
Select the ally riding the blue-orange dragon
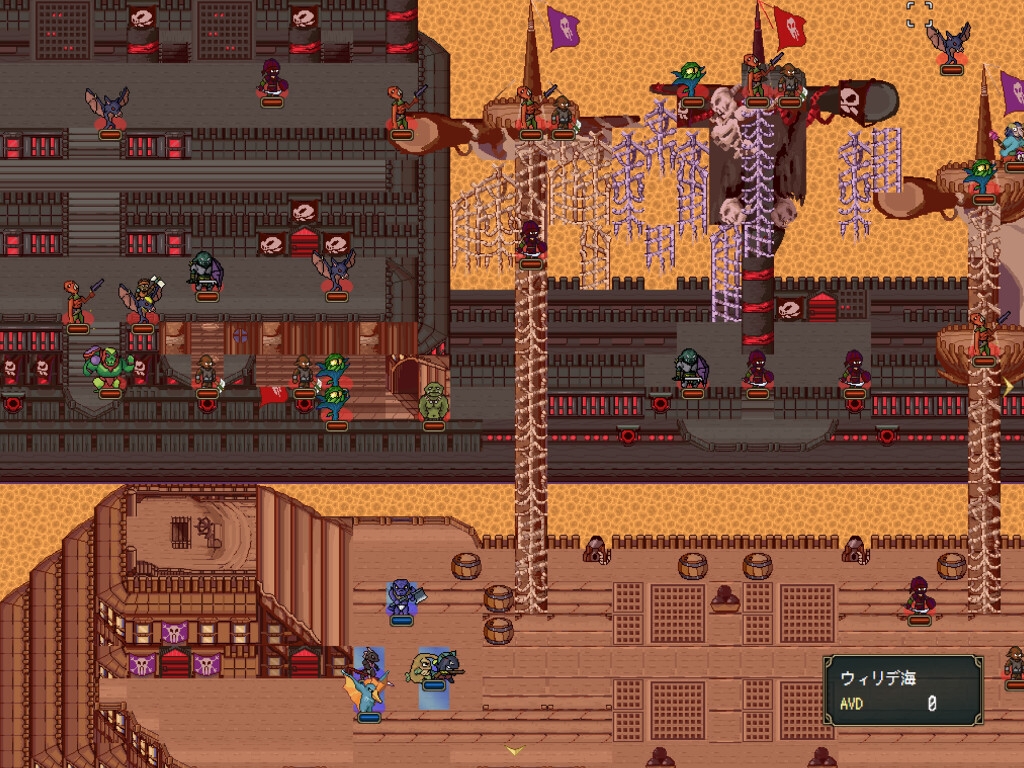point(368,684)
